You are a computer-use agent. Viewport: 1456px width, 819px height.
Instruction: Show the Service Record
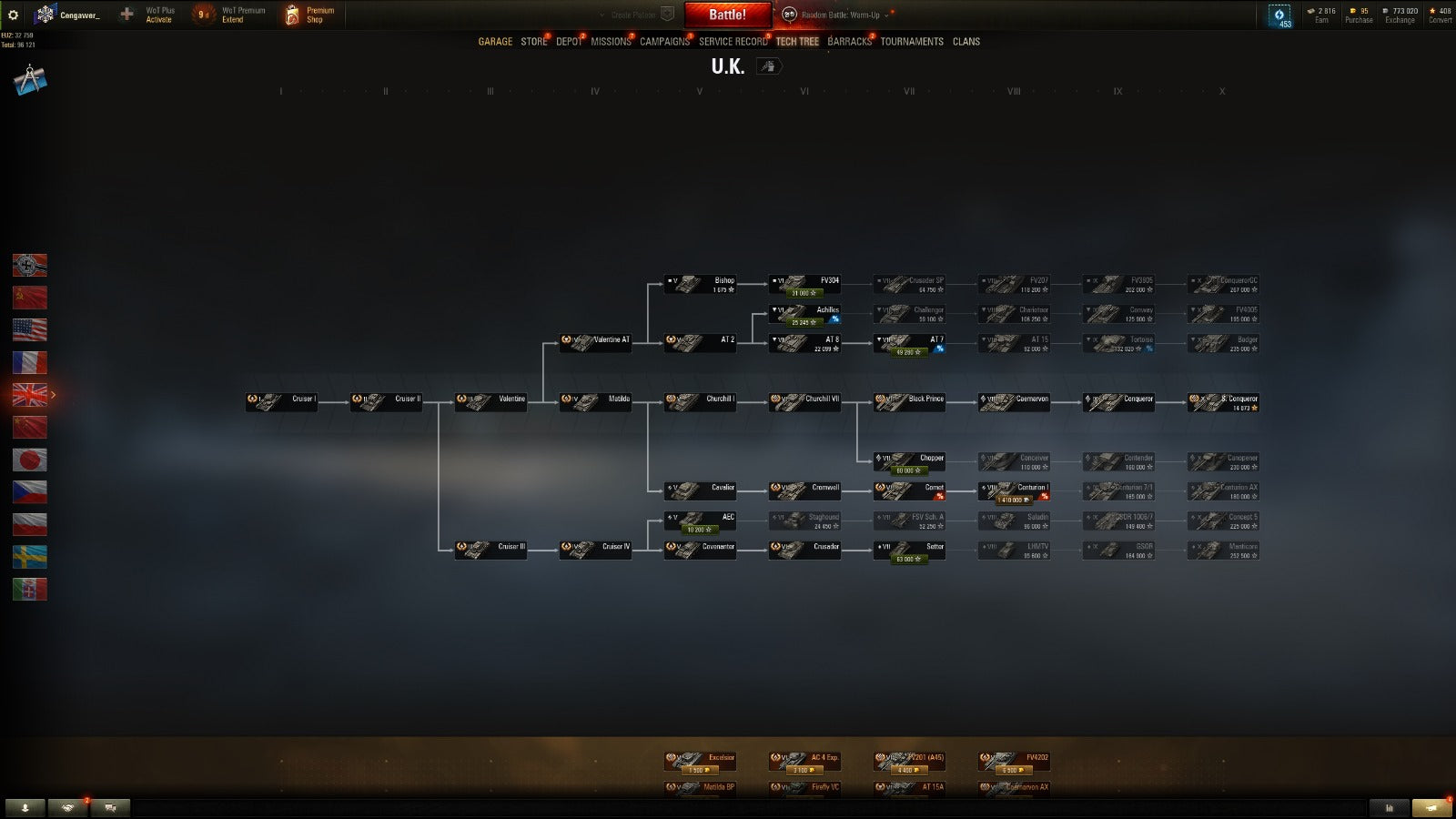tap(733, 42)
